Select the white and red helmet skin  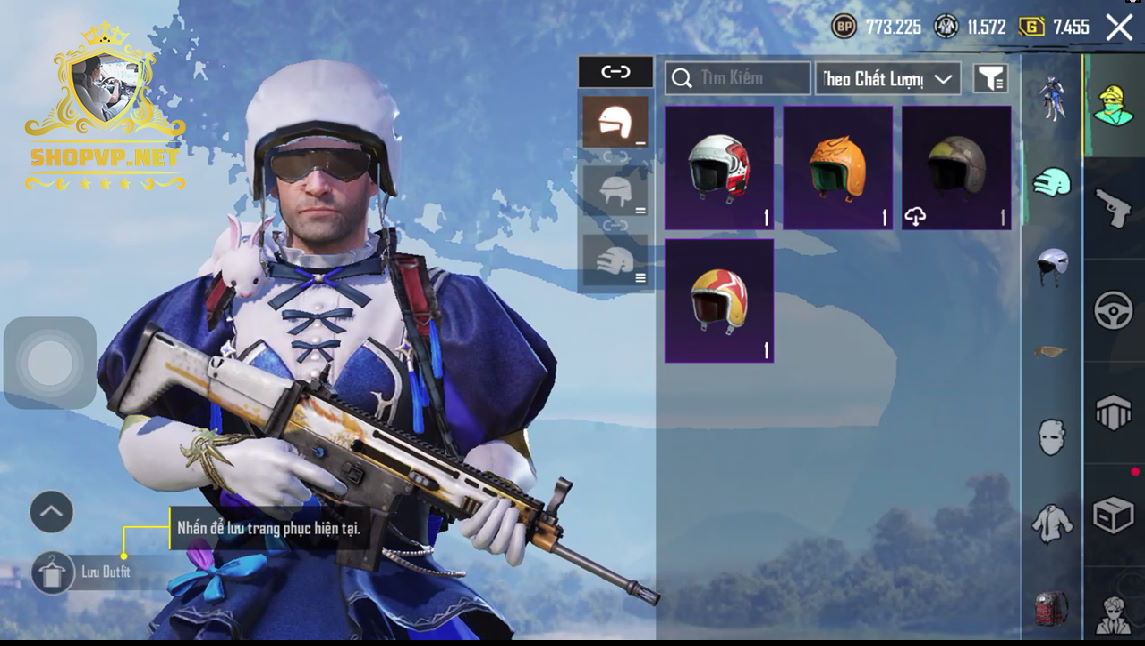click(x=719, y=168)
